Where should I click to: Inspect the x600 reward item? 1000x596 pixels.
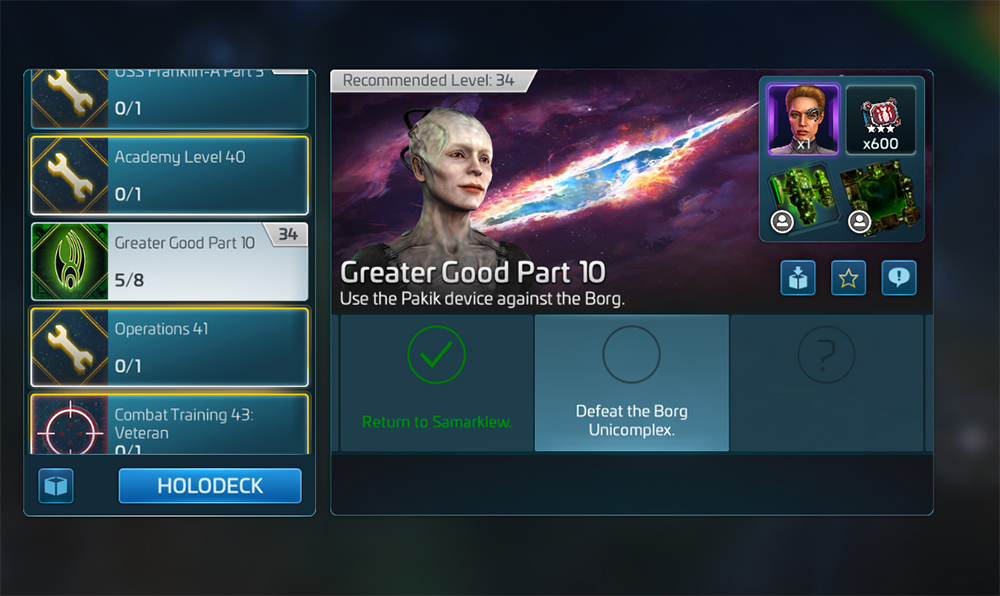(880, 119)
